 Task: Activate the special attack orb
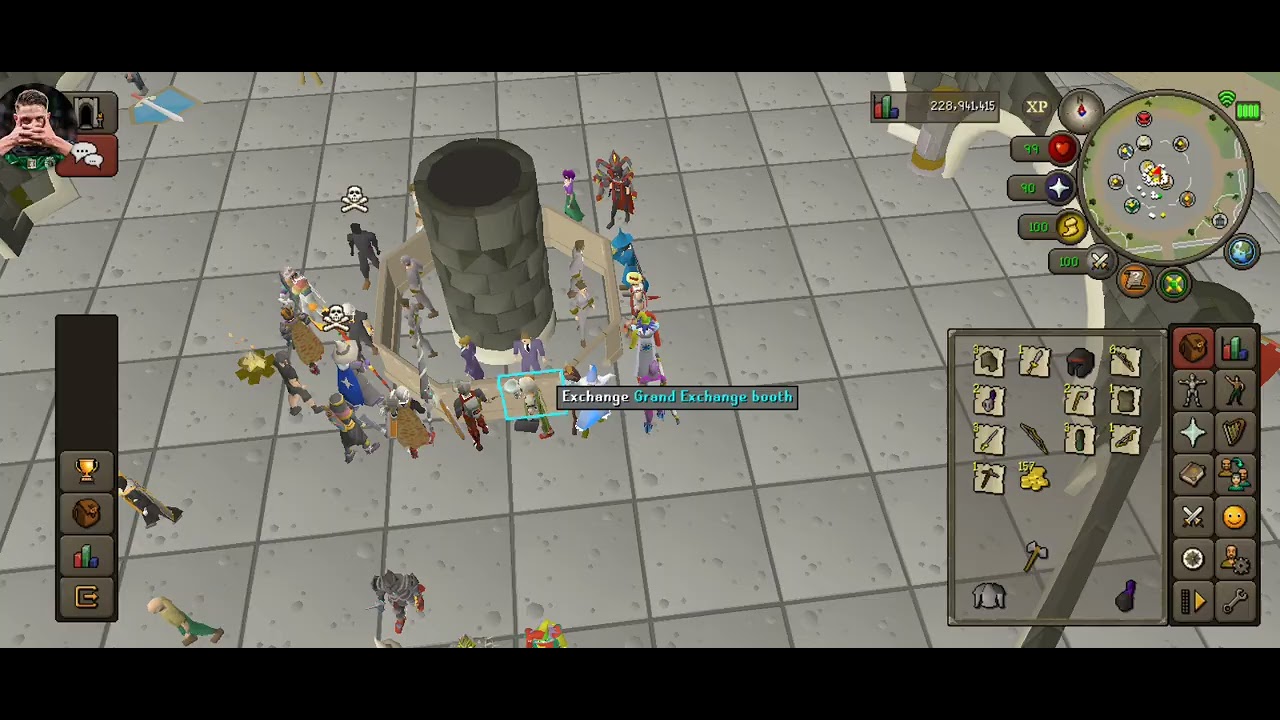(1100, 262)
